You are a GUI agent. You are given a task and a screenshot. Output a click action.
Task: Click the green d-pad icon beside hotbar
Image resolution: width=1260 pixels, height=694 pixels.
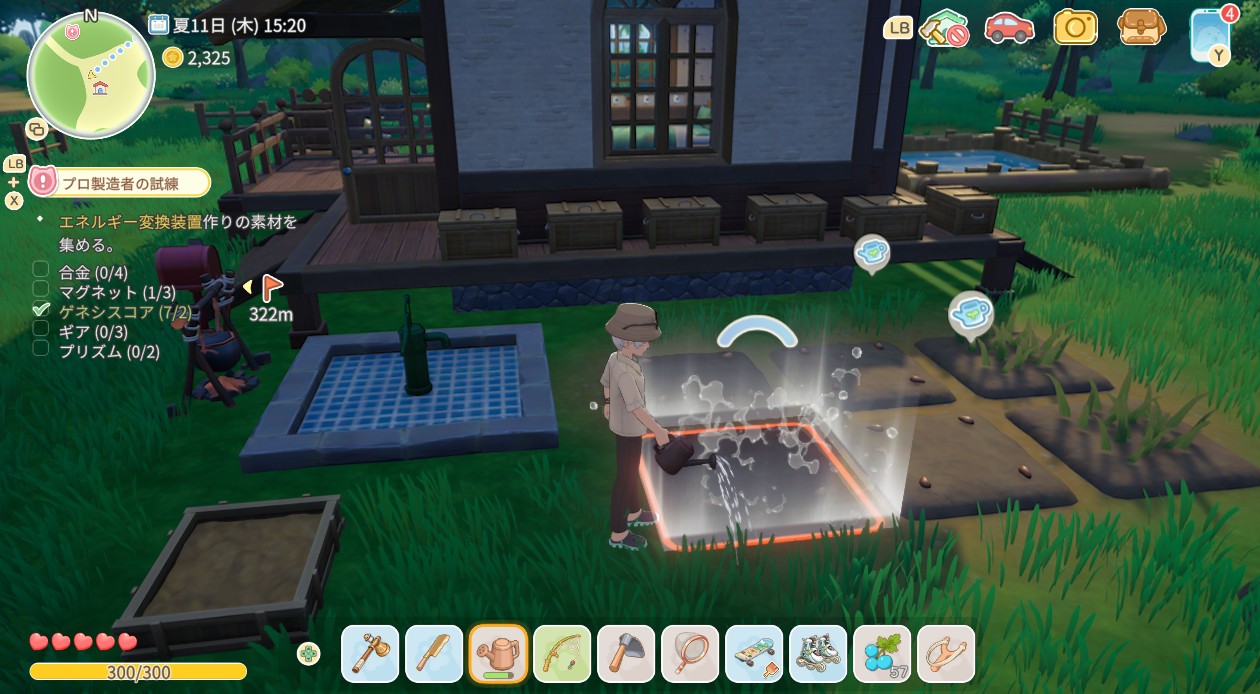pos(310,654)
